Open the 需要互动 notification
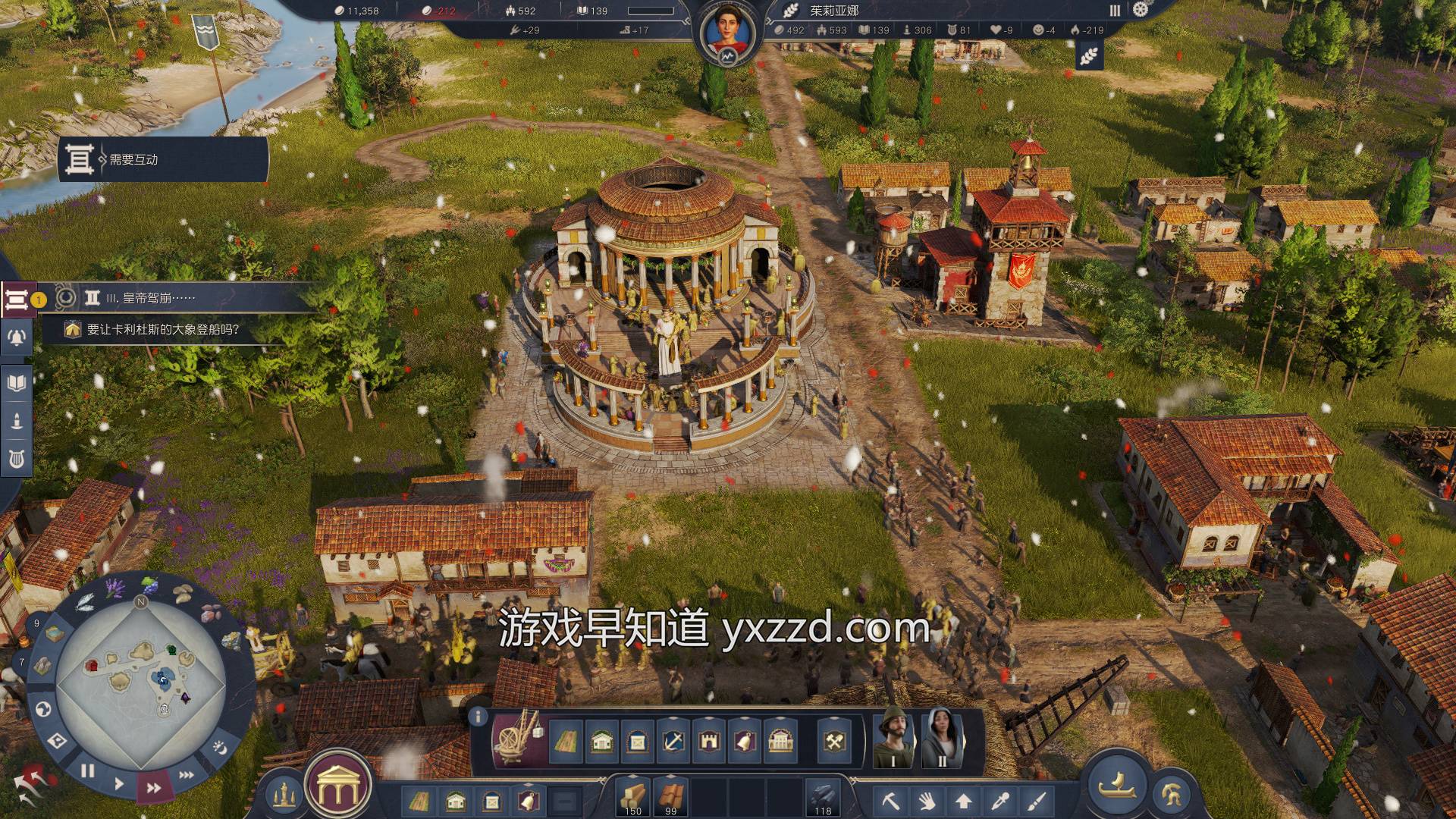 pyautogui.click(x=163, y=159)
